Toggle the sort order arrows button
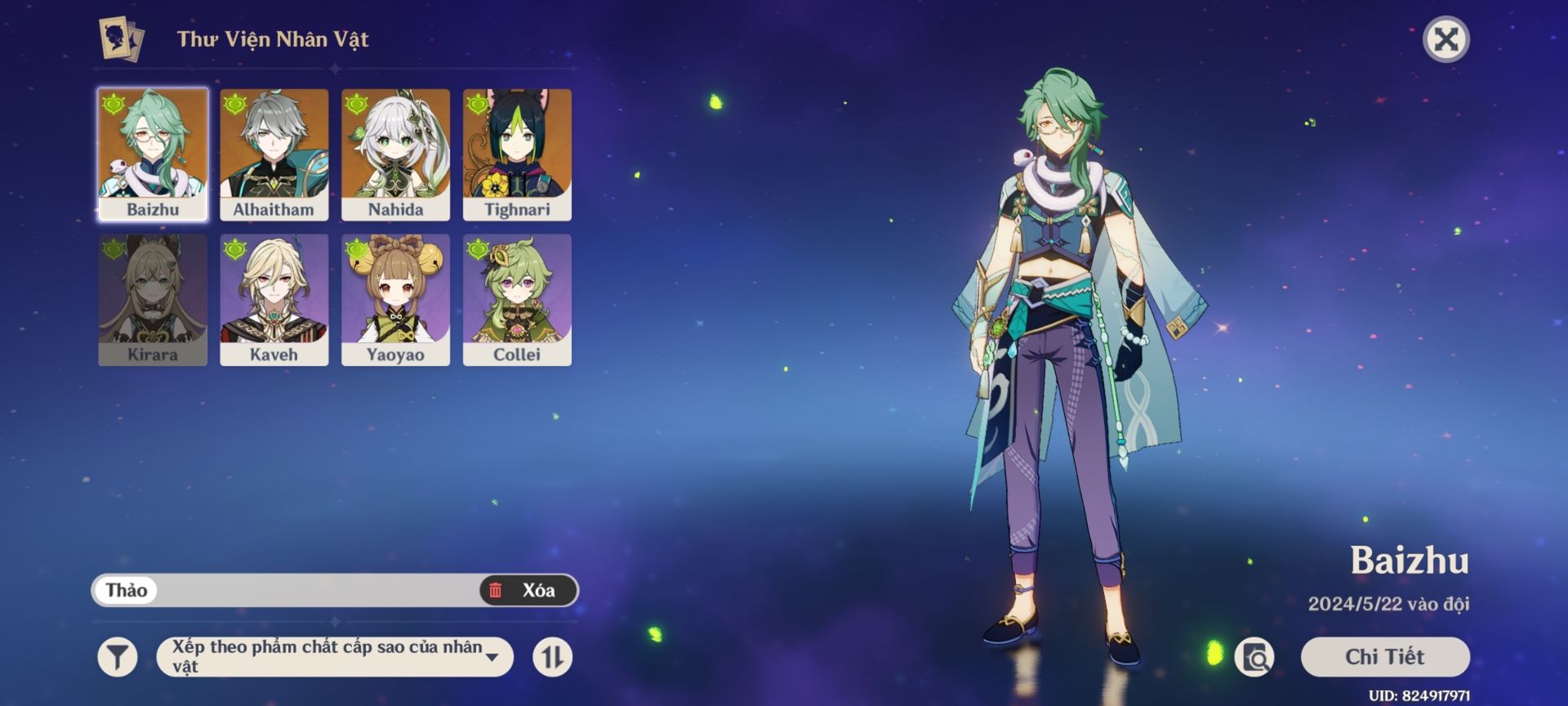This screenshot has height=706, width=1568. 553,657
